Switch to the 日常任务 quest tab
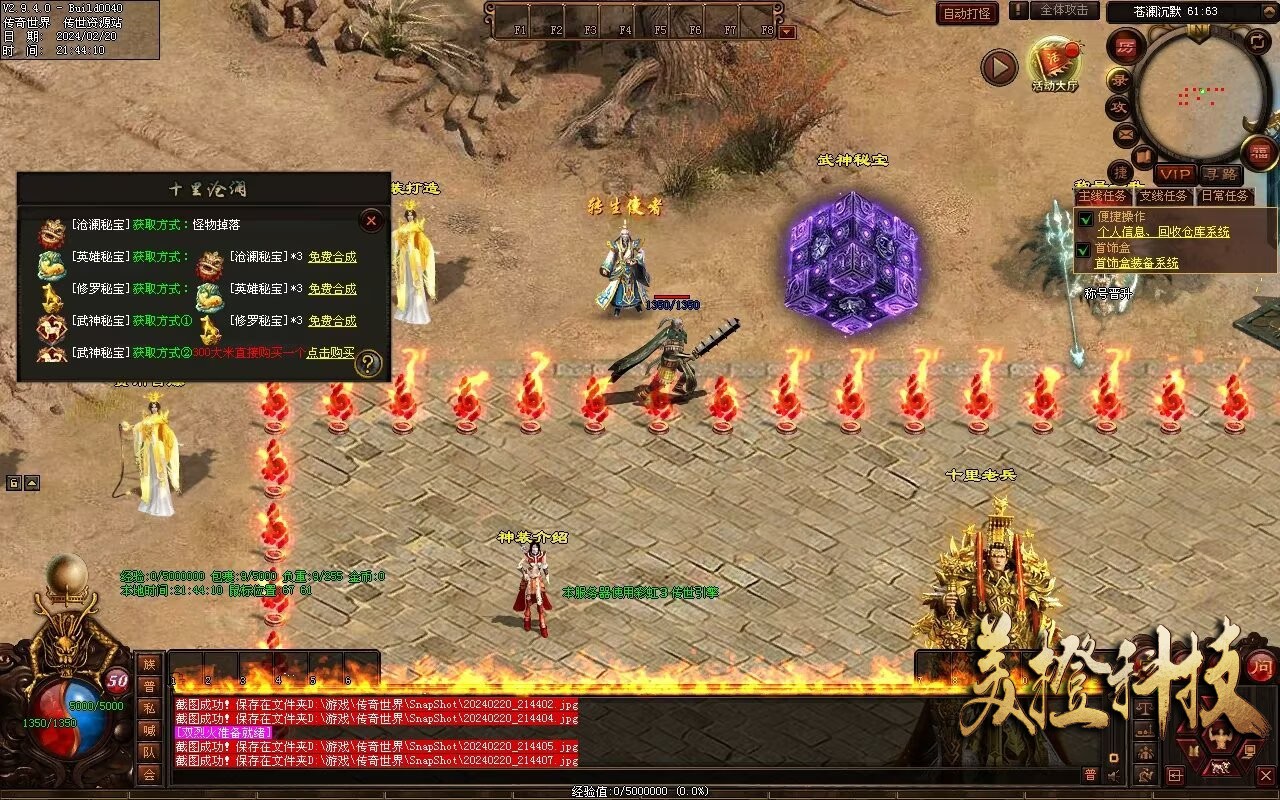The height and width of the screenshot is (800, 1280). tap(1225, 196)
